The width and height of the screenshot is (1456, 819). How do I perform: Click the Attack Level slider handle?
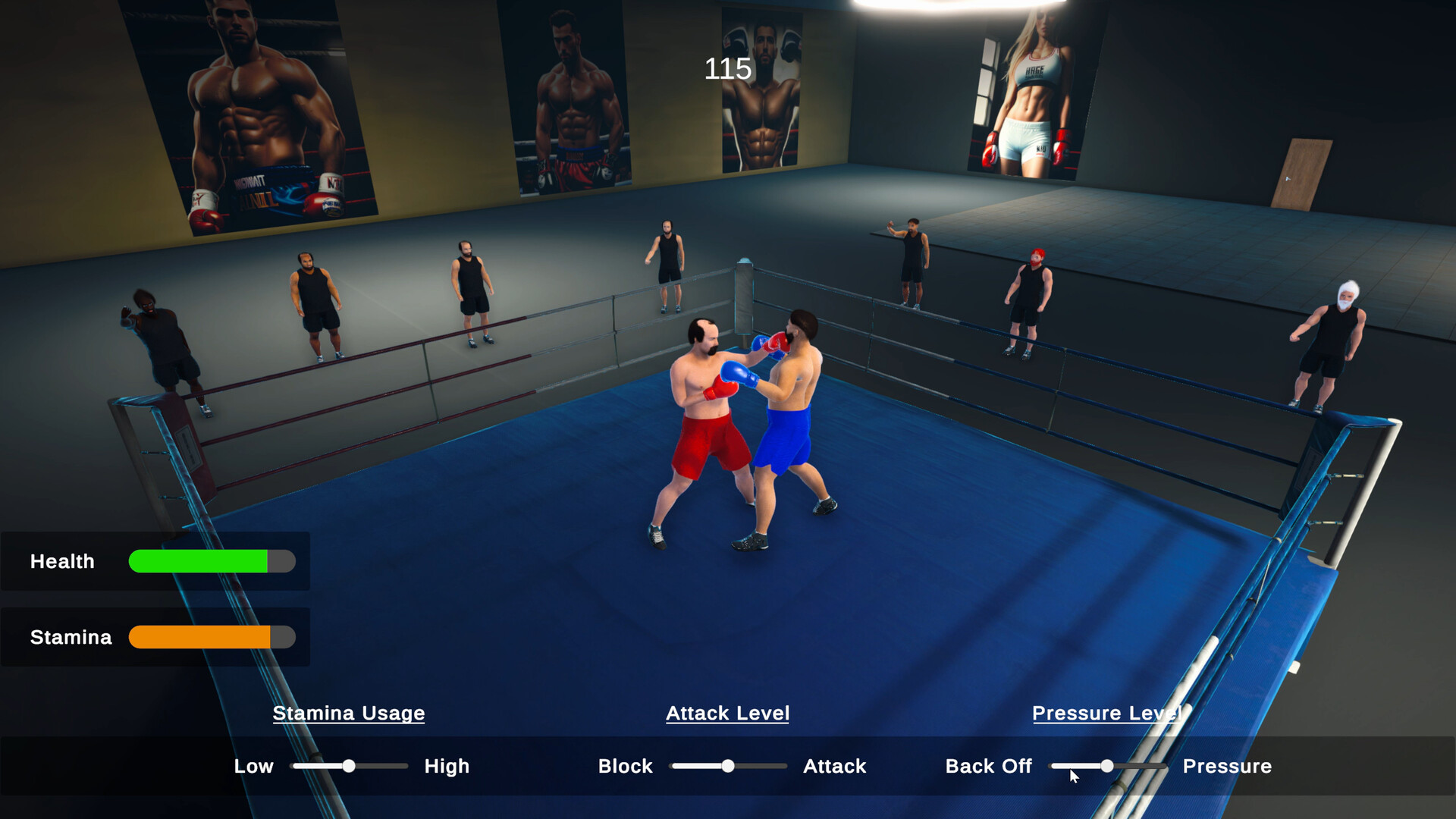pos(728,766)
